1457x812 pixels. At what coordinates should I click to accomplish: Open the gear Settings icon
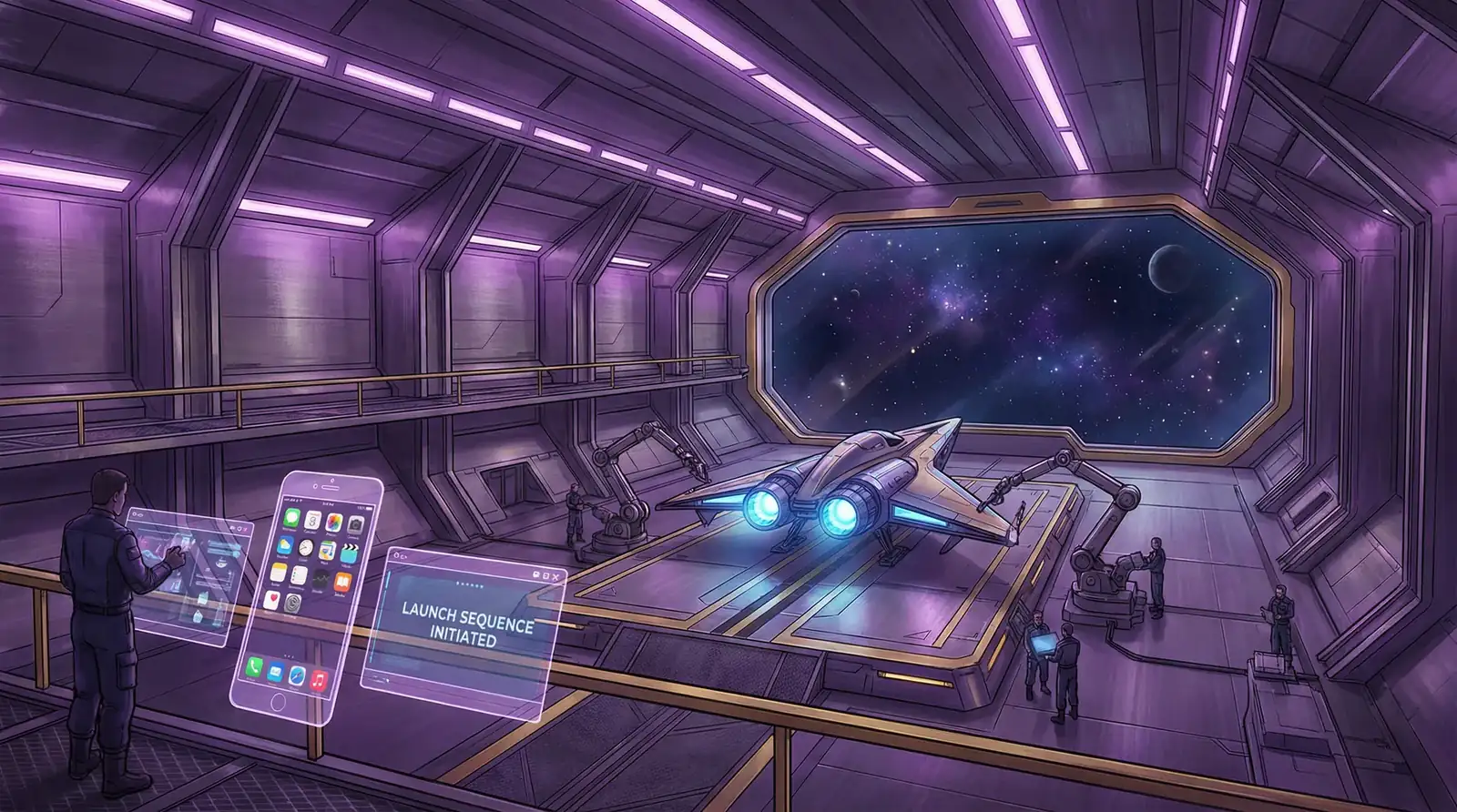click(294, 602)
